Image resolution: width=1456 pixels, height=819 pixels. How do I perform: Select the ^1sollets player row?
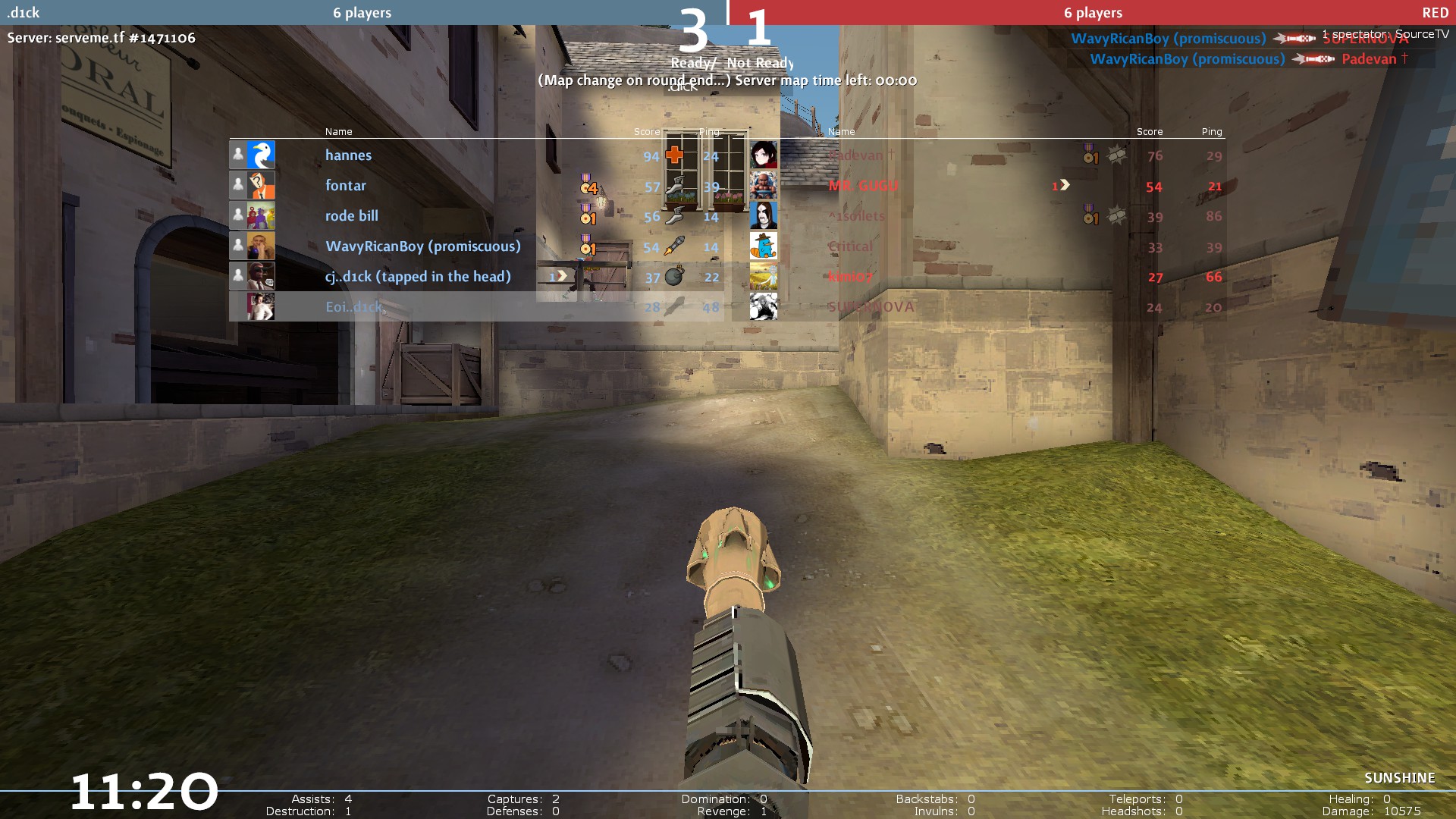pyautogui.click(x=857, y=216)
